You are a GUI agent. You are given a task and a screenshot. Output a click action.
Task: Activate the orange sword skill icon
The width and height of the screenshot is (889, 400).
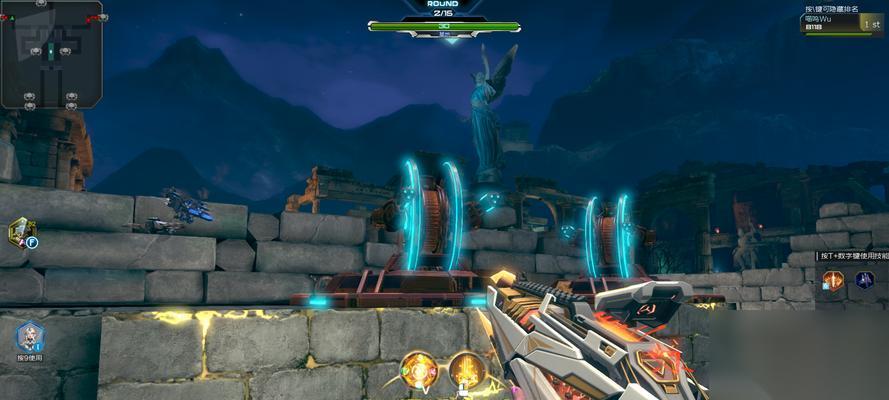(x=833, y=281)
